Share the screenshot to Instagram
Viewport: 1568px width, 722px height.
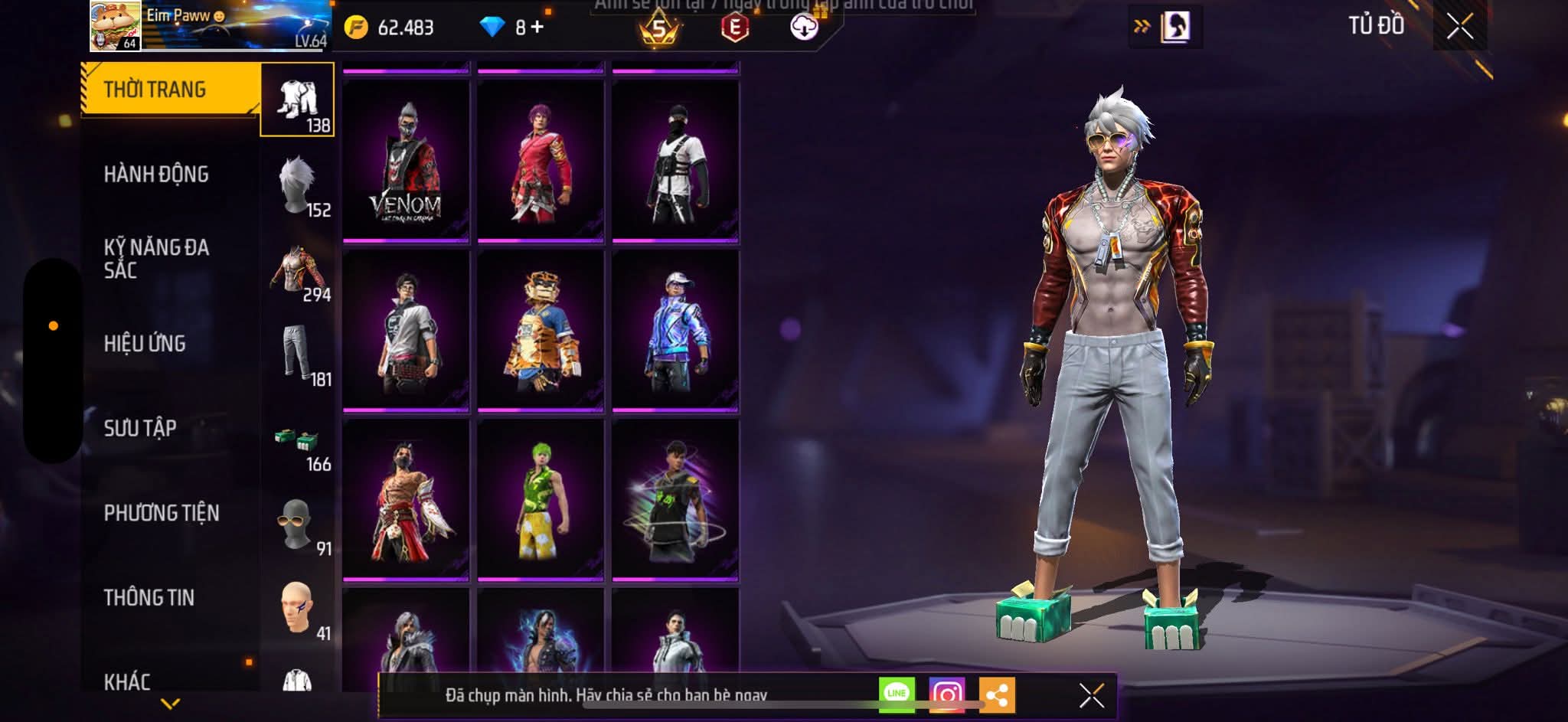(x=947, y=694)
